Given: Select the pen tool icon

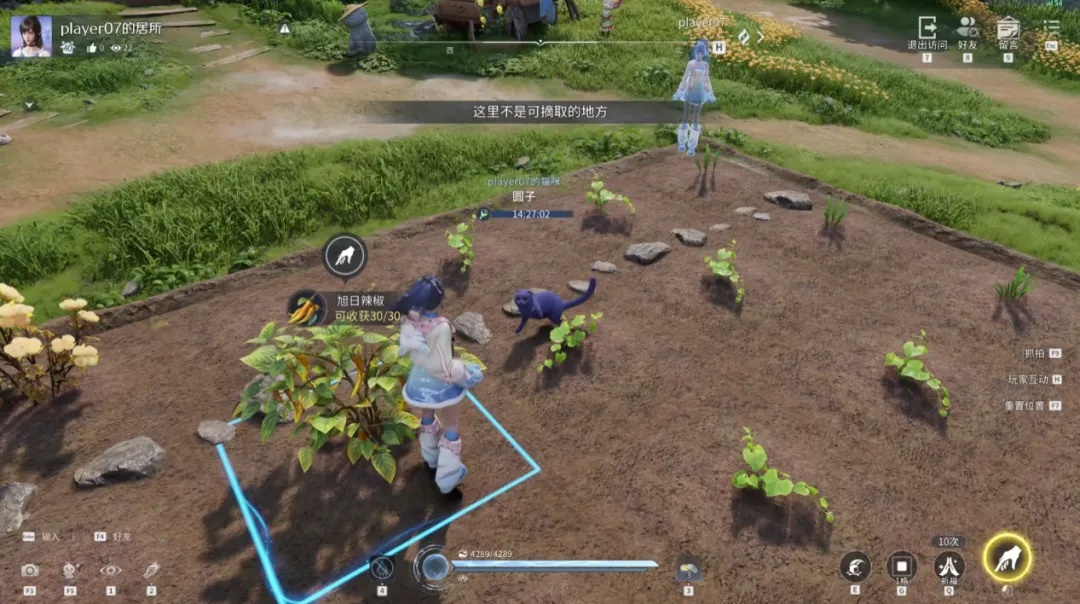Looking at the screenshot, I should pos(151,570).
